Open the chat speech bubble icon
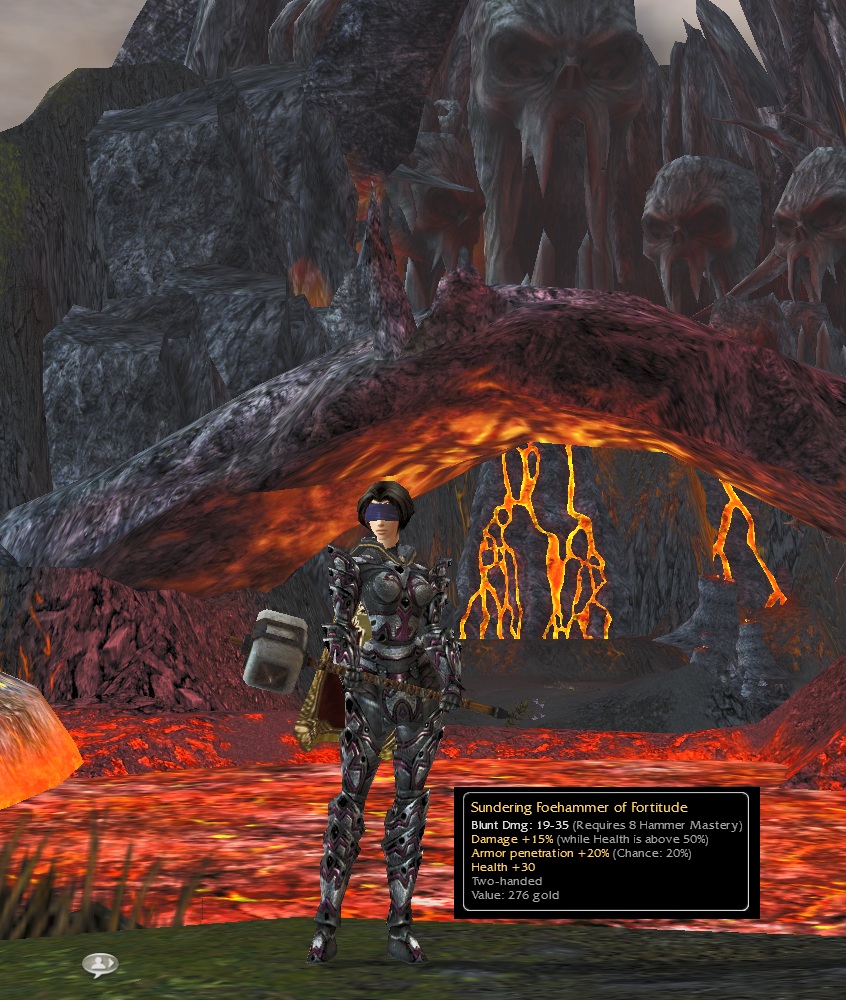This screenshot has height=1000, width=846. click(100, 964)
